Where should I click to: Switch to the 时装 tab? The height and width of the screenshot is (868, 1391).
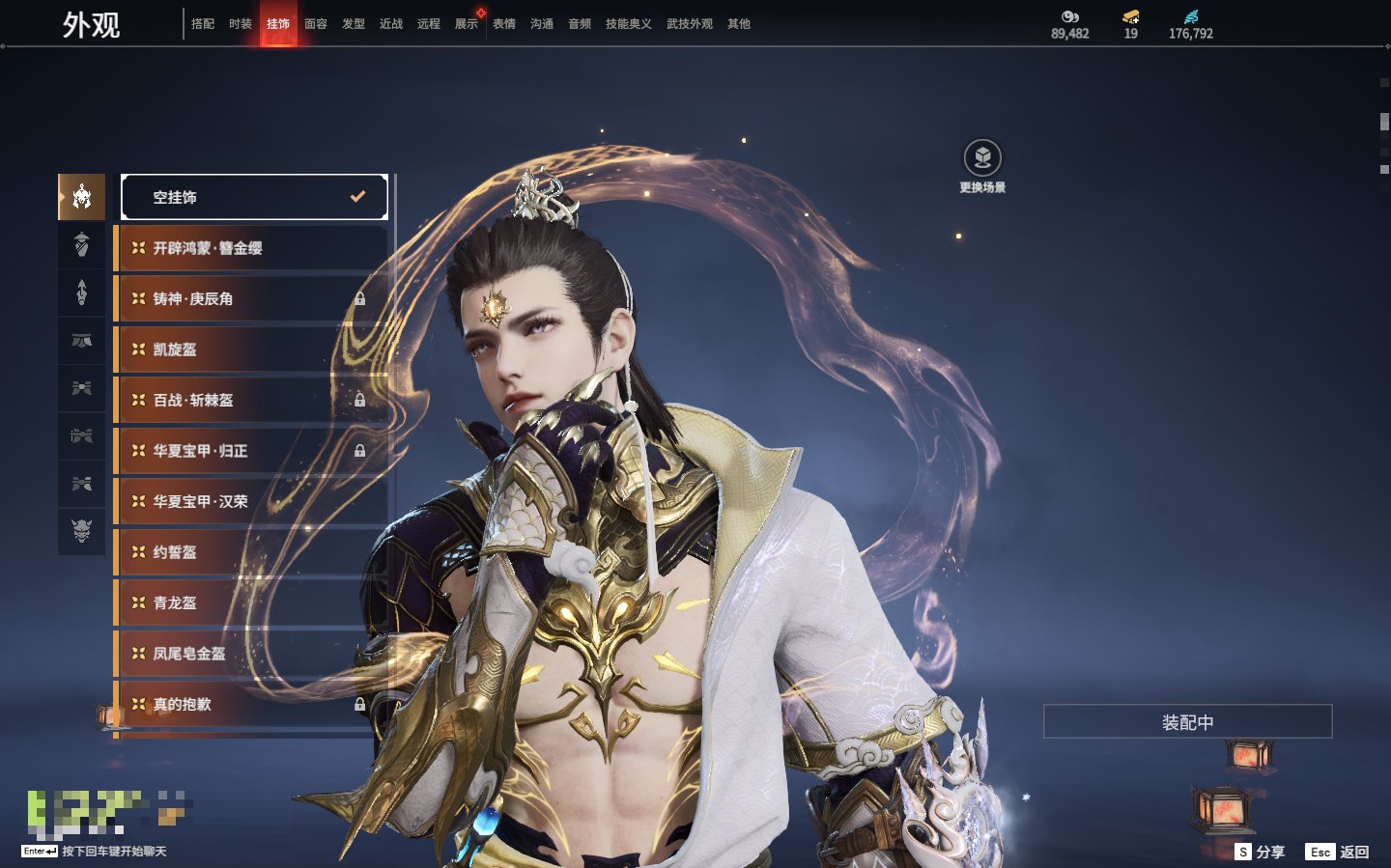[x=241, y=24]
